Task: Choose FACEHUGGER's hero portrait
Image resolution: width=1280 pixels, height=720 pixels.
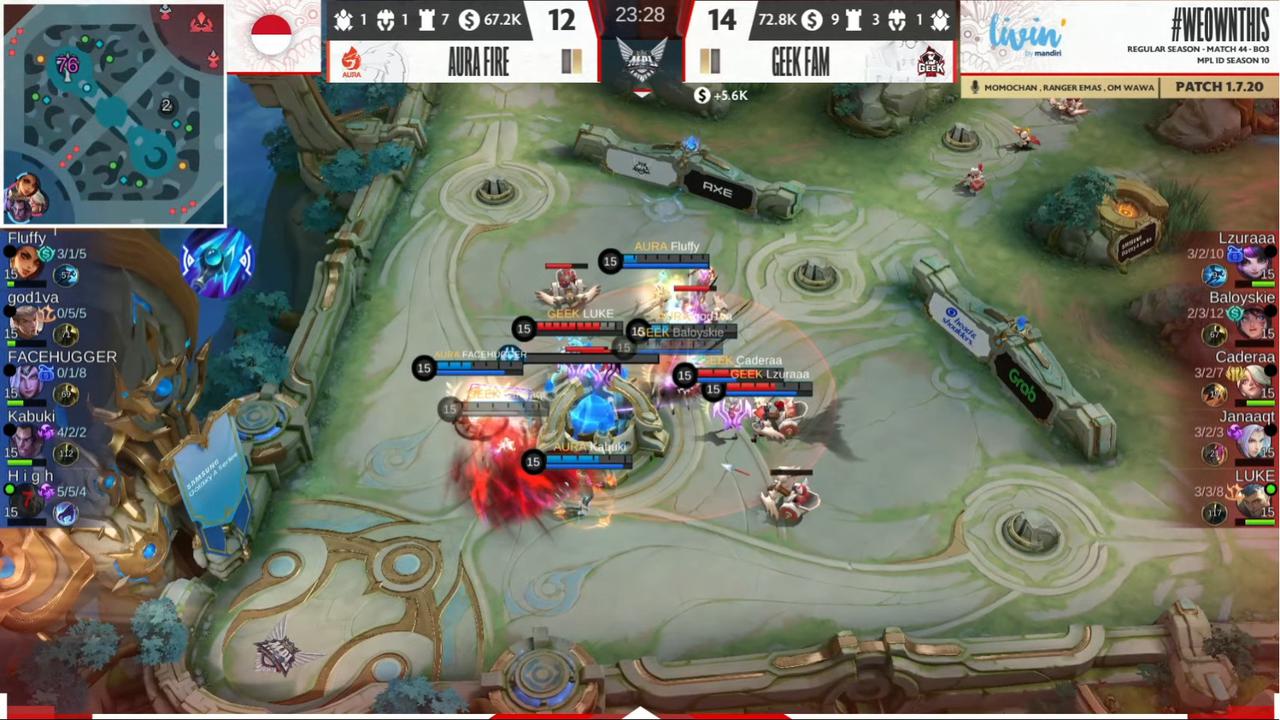Action: point(28,381)
